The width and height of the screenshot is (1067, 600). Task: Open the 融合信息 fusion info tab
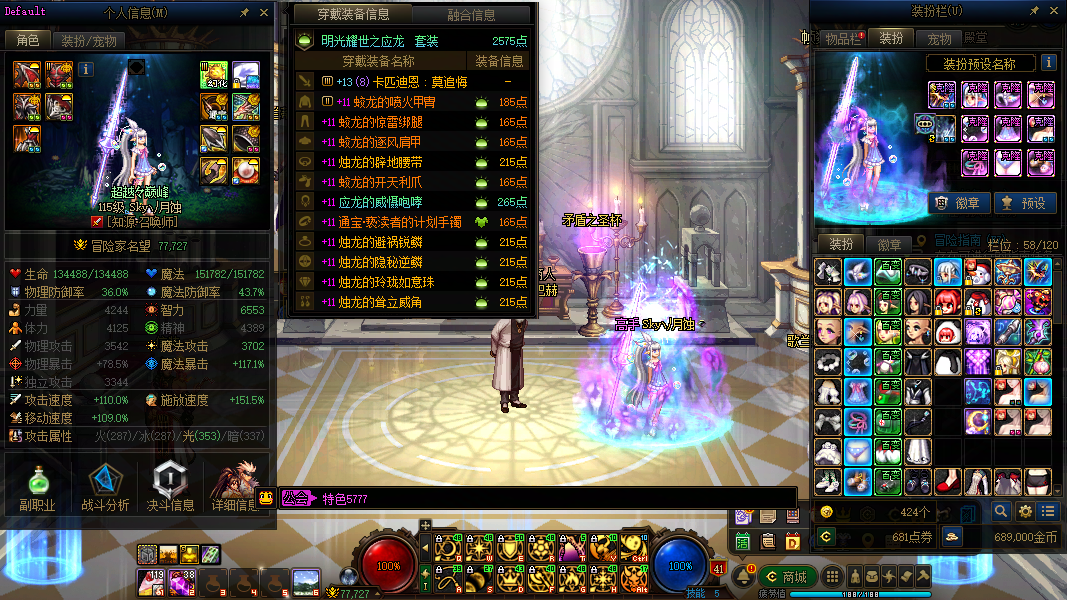tap(471, 15)
